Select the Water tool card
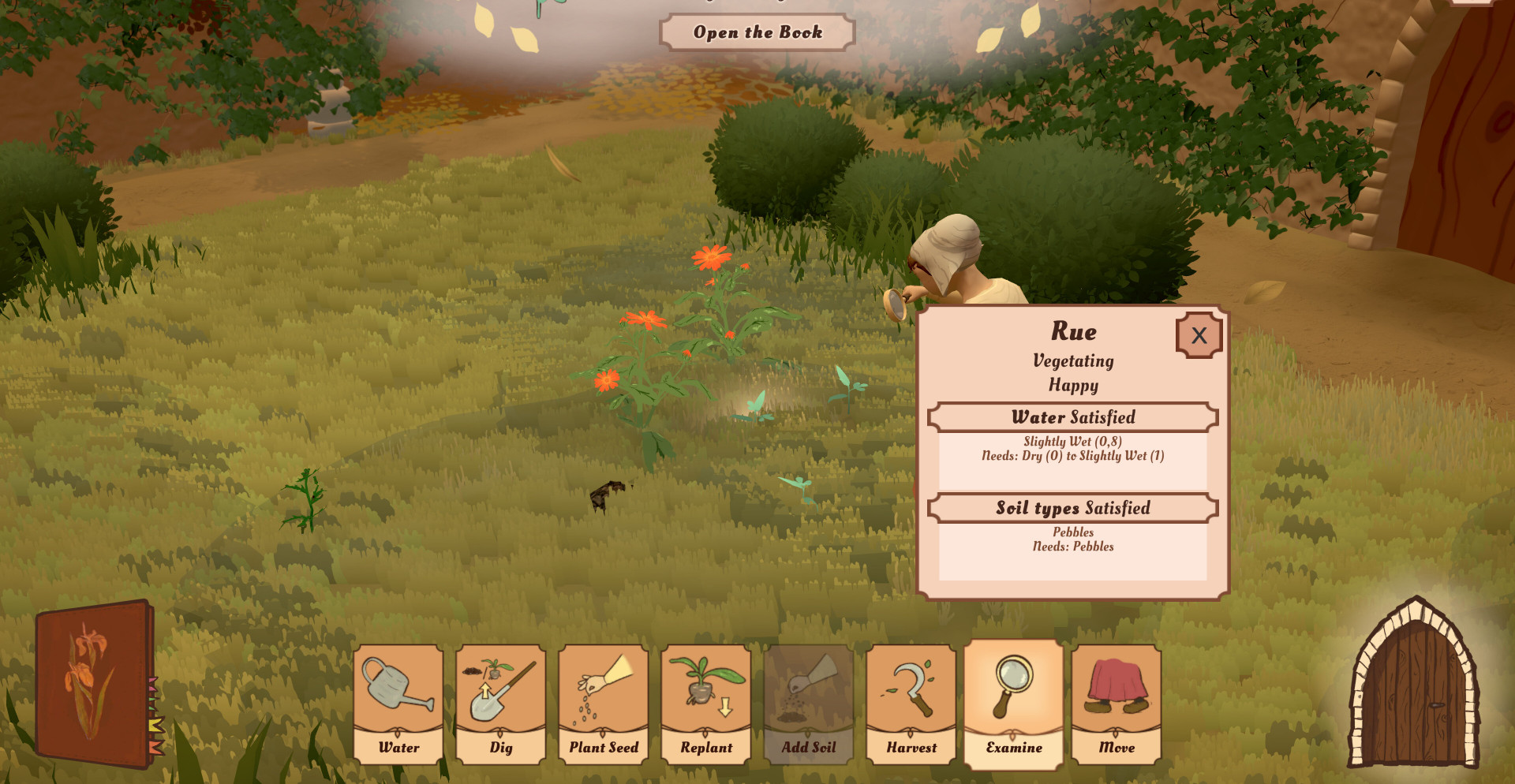This screenshot has height=784, width=1515. [x=398, y=704]
